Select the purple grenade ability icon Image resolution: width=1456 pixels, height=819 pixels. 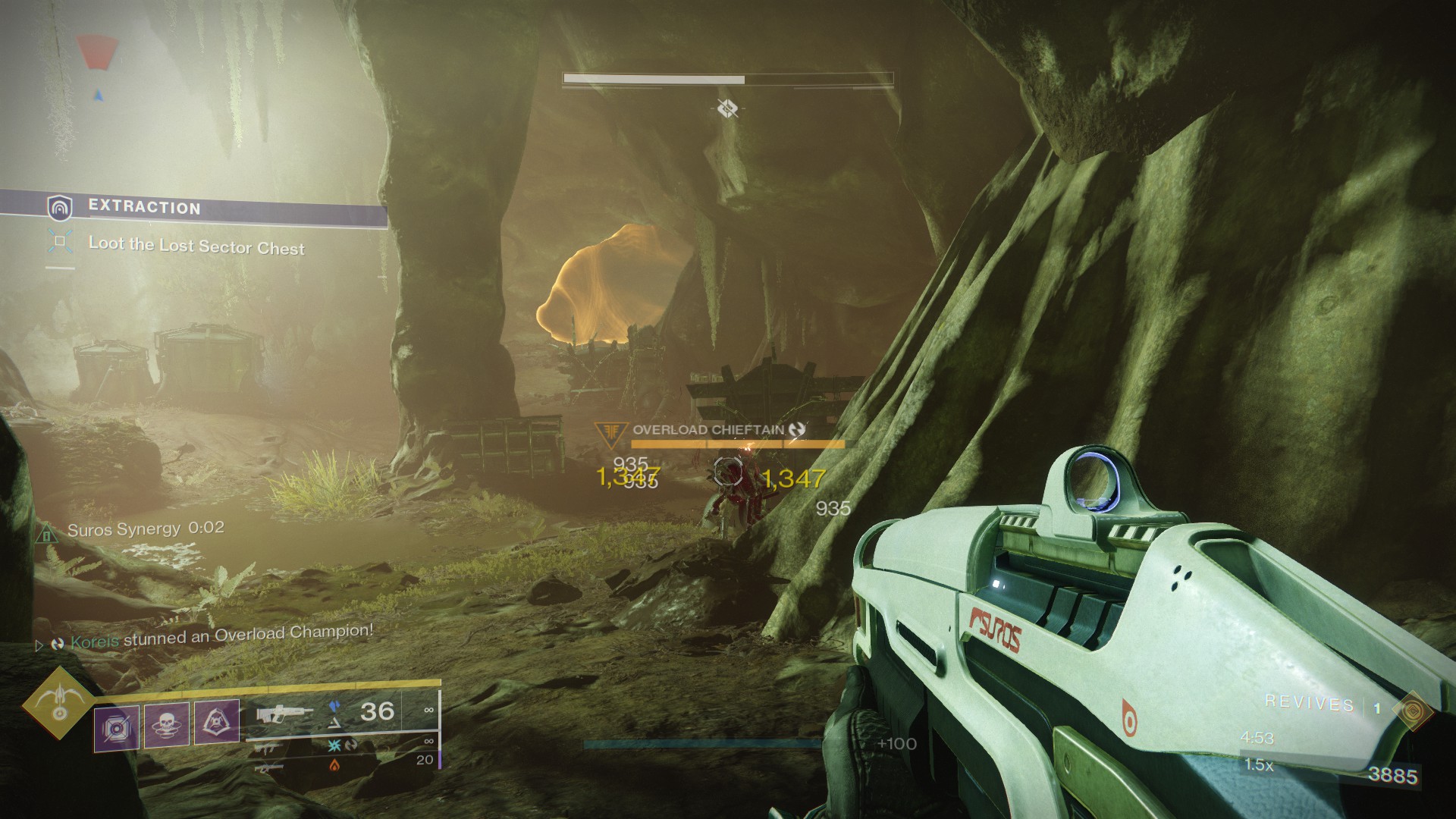pos(117,726)
